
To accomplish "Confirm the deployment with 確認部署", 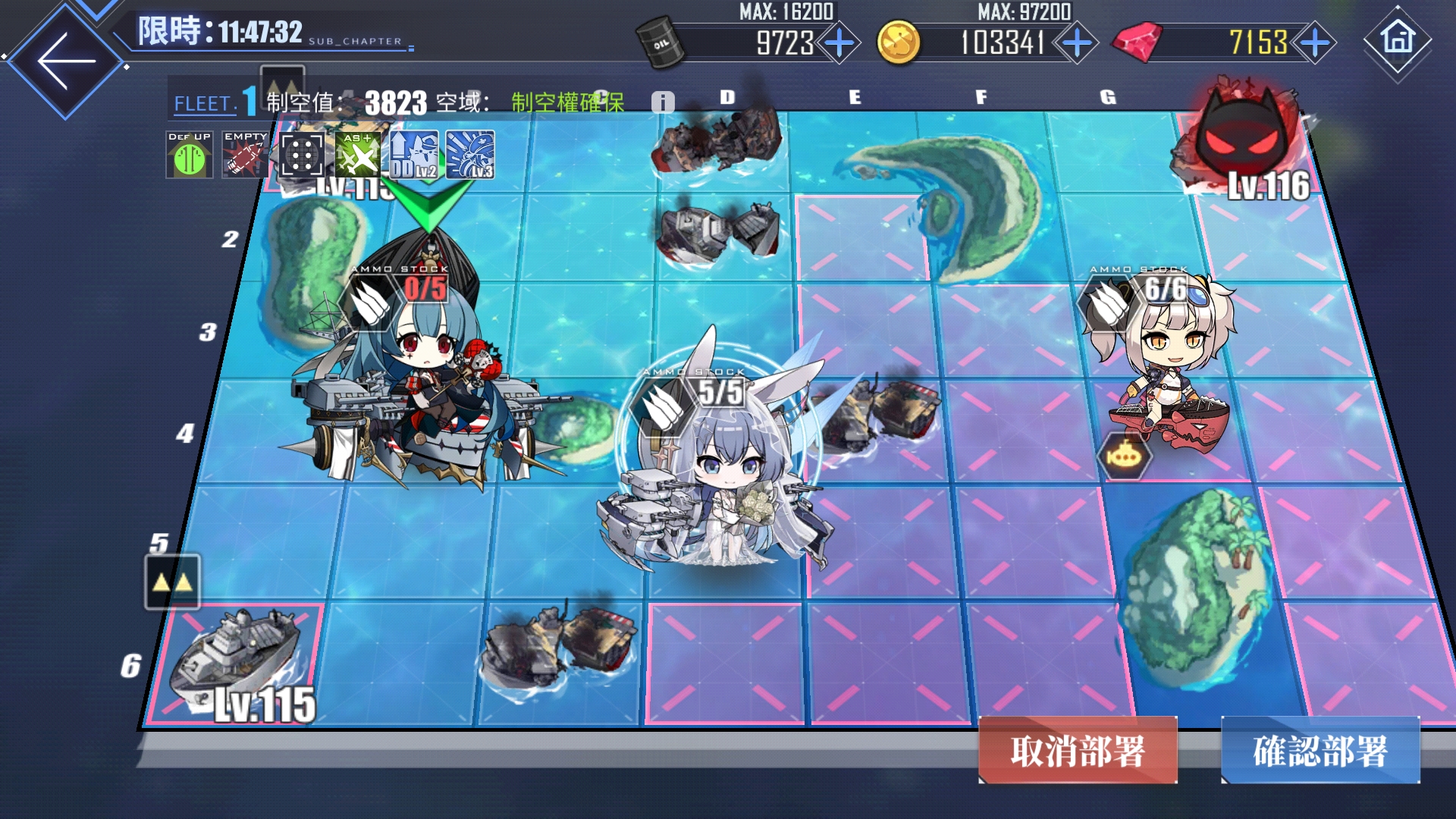I will pos(1320,751).
